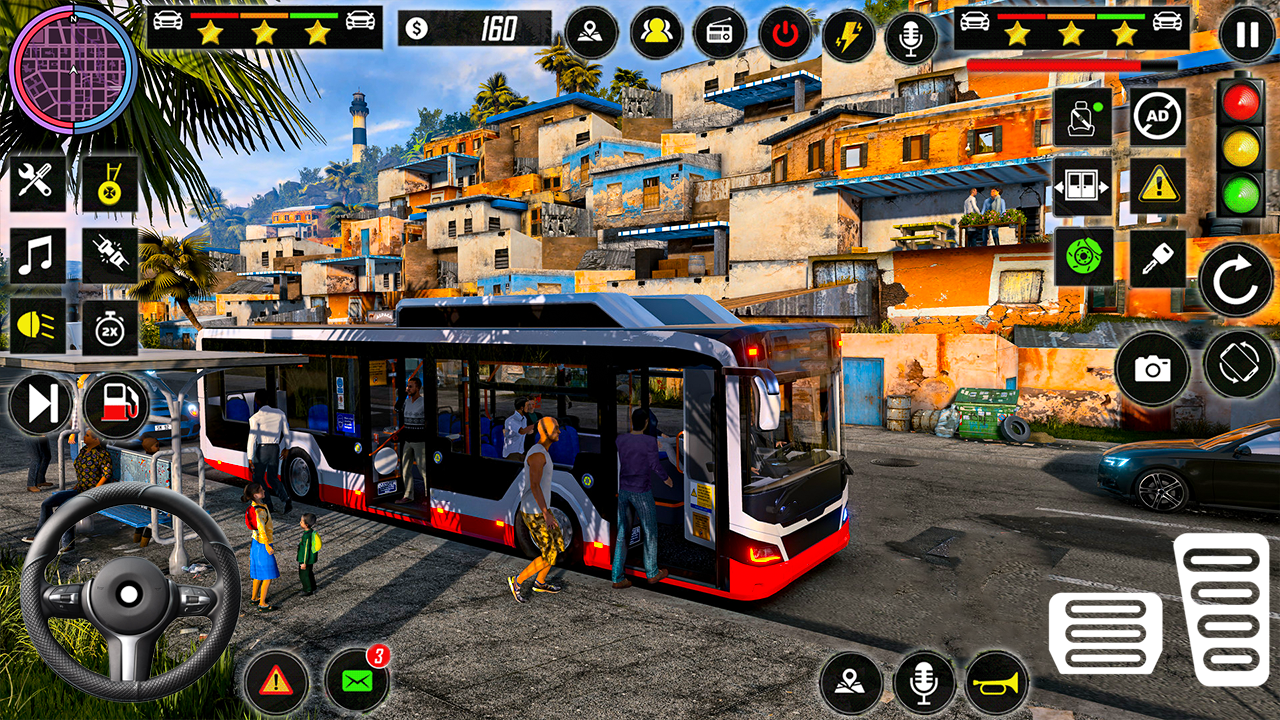Honk the yellow horn
This screenshot has height=720, width=1280.
tap(997, 683)
